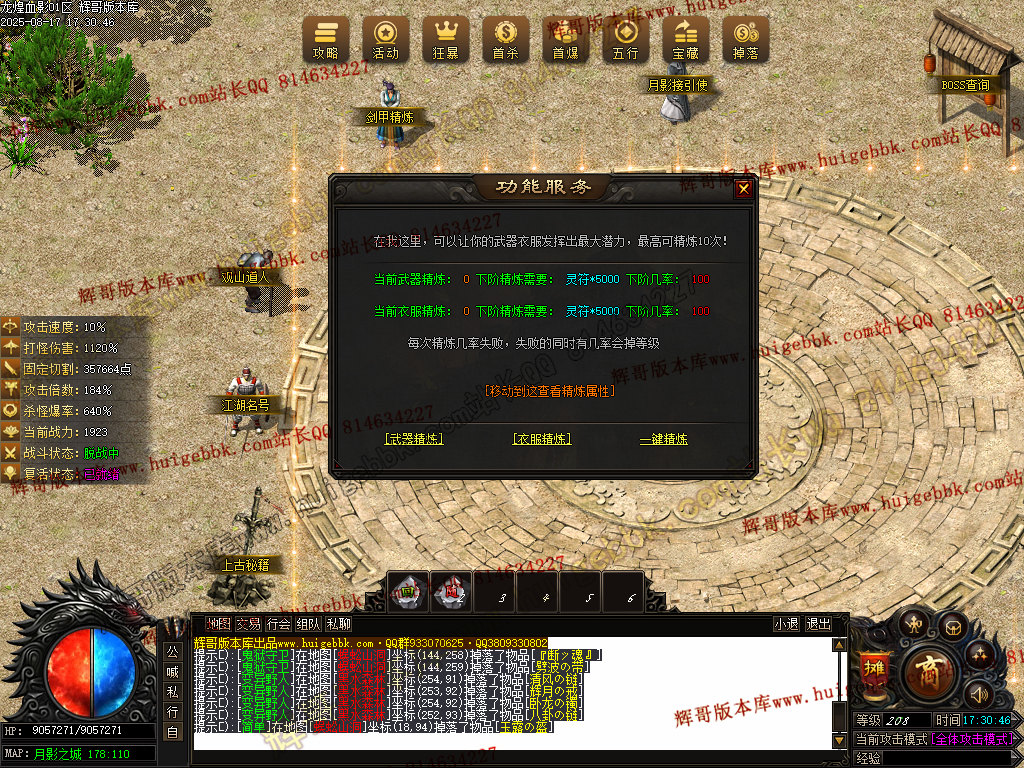
Task: Open the 宝藏 treasure menu
Action: tap(685, 40)
